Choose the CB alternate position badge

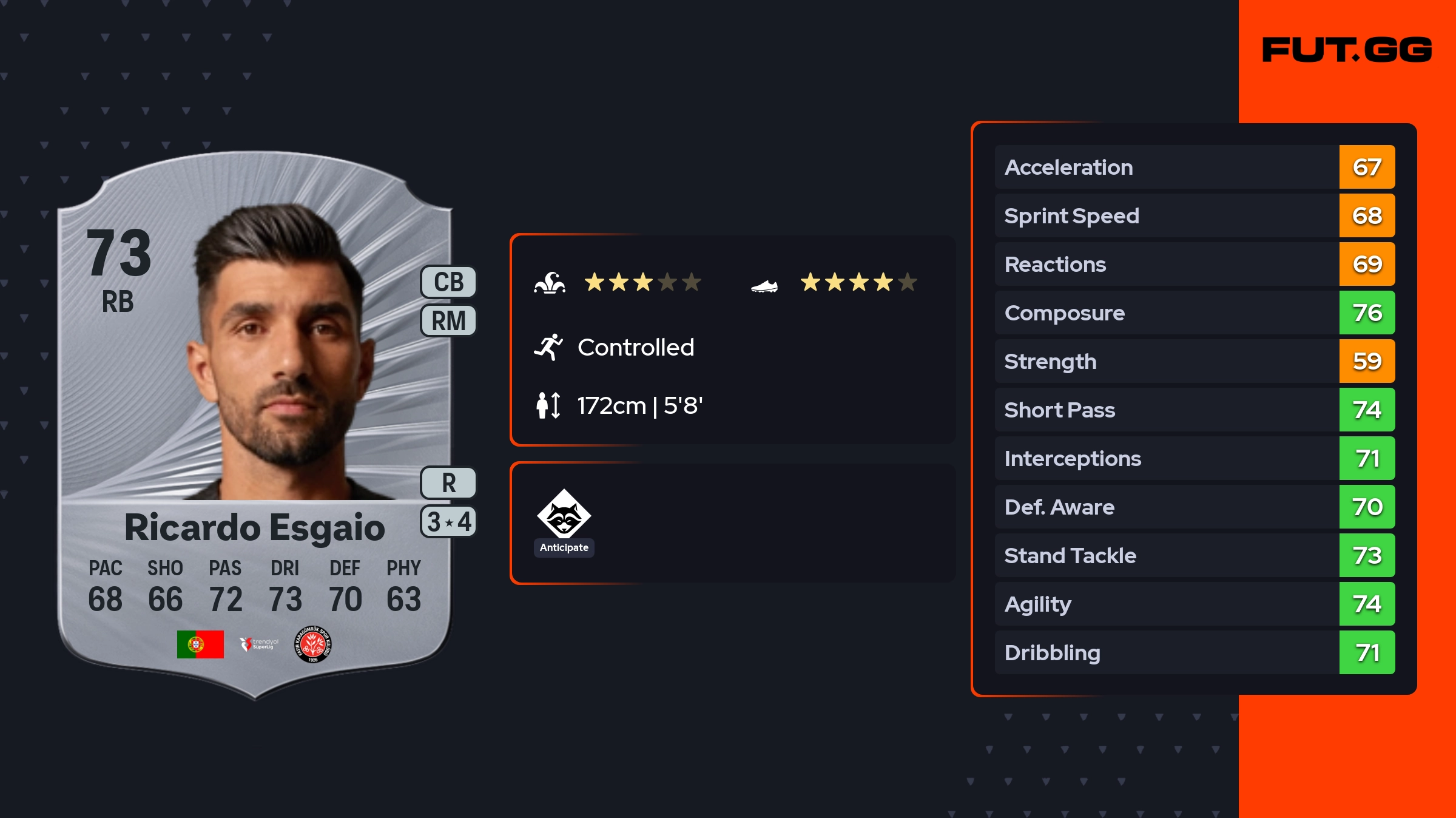[448, 282]
